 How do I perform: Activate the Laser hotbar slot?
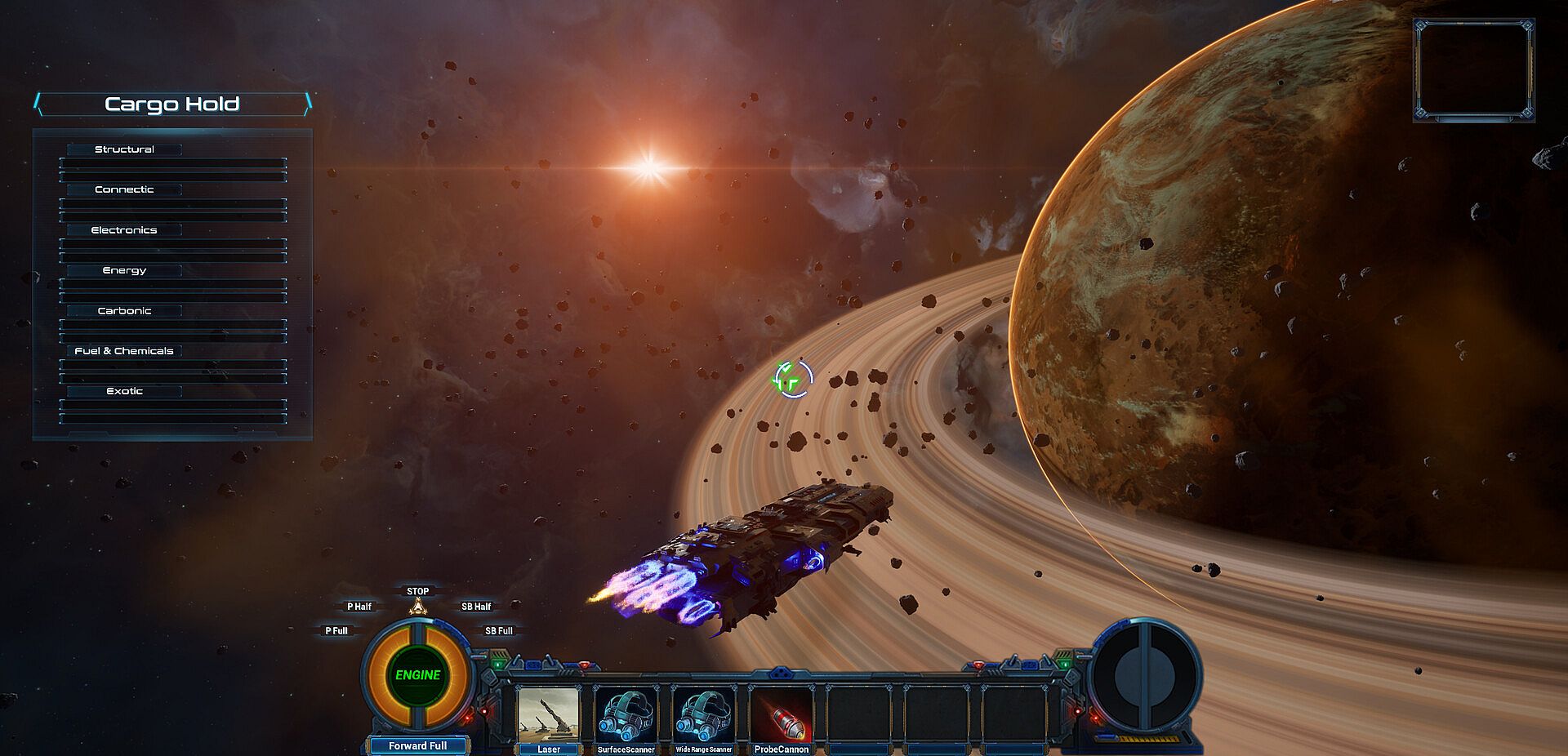click(549, 716)
